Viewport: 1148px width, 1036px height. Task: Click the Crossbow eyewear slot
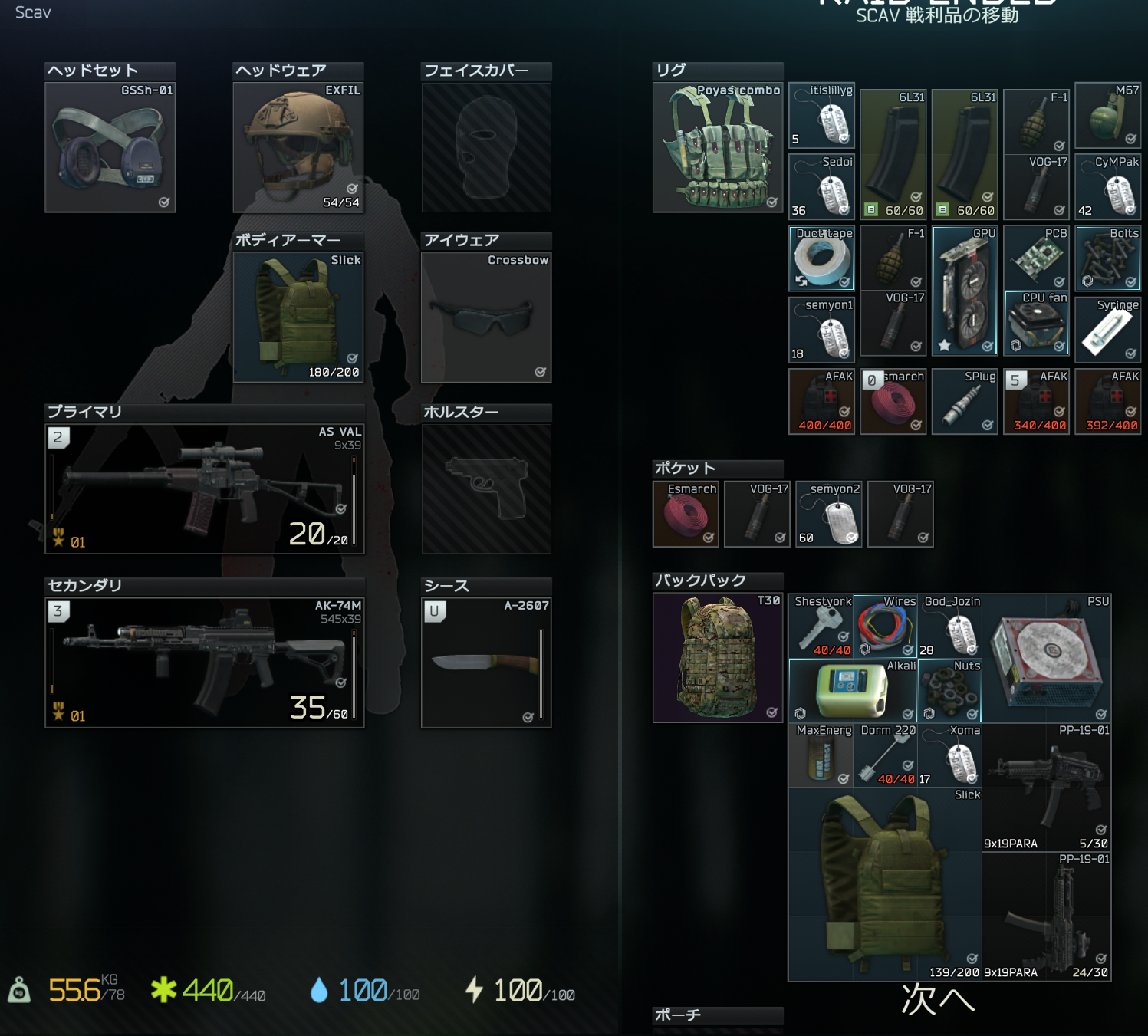click(x=485, y=317)
